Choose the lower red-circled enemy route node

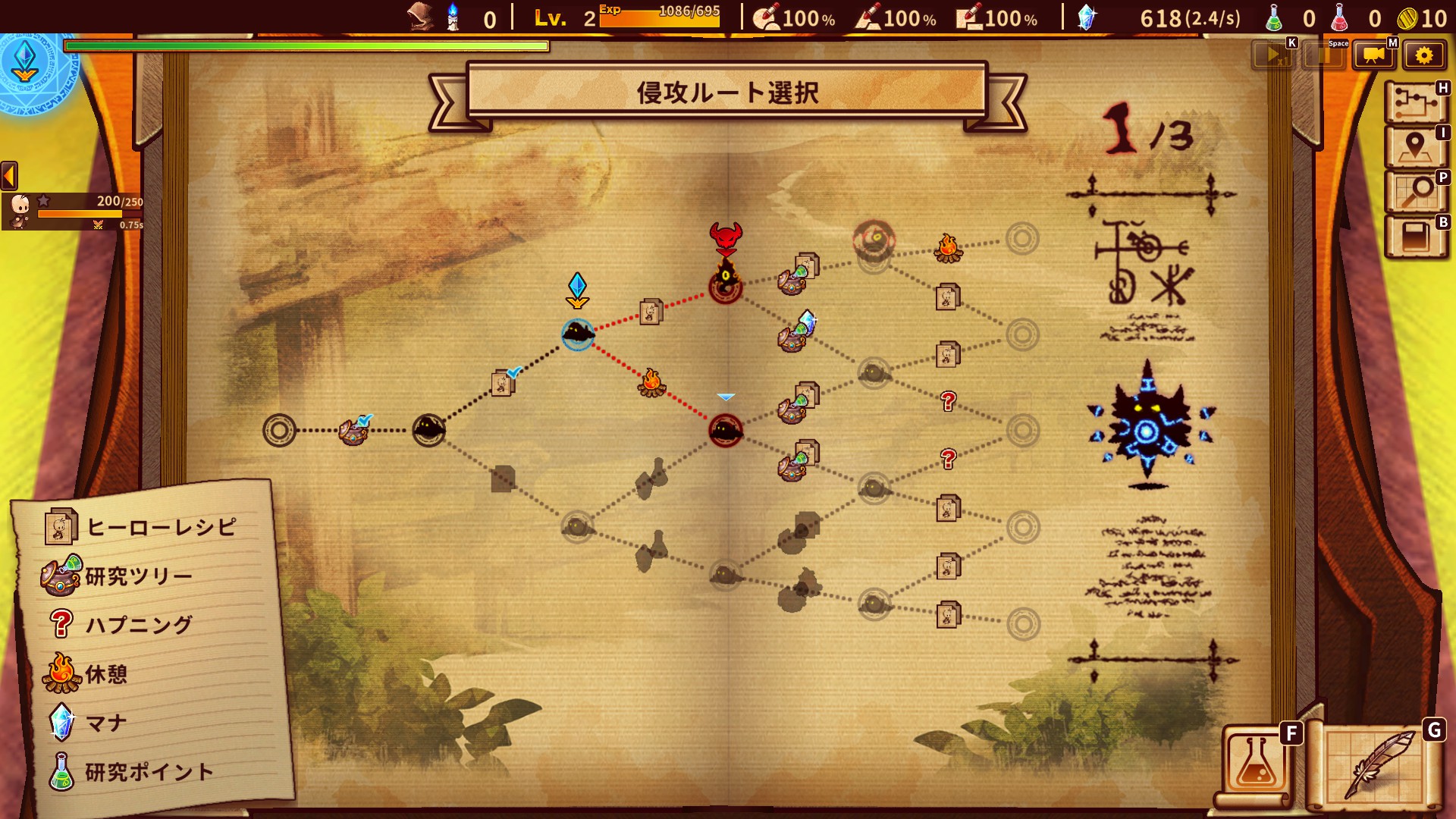click(x=726, y=431)
